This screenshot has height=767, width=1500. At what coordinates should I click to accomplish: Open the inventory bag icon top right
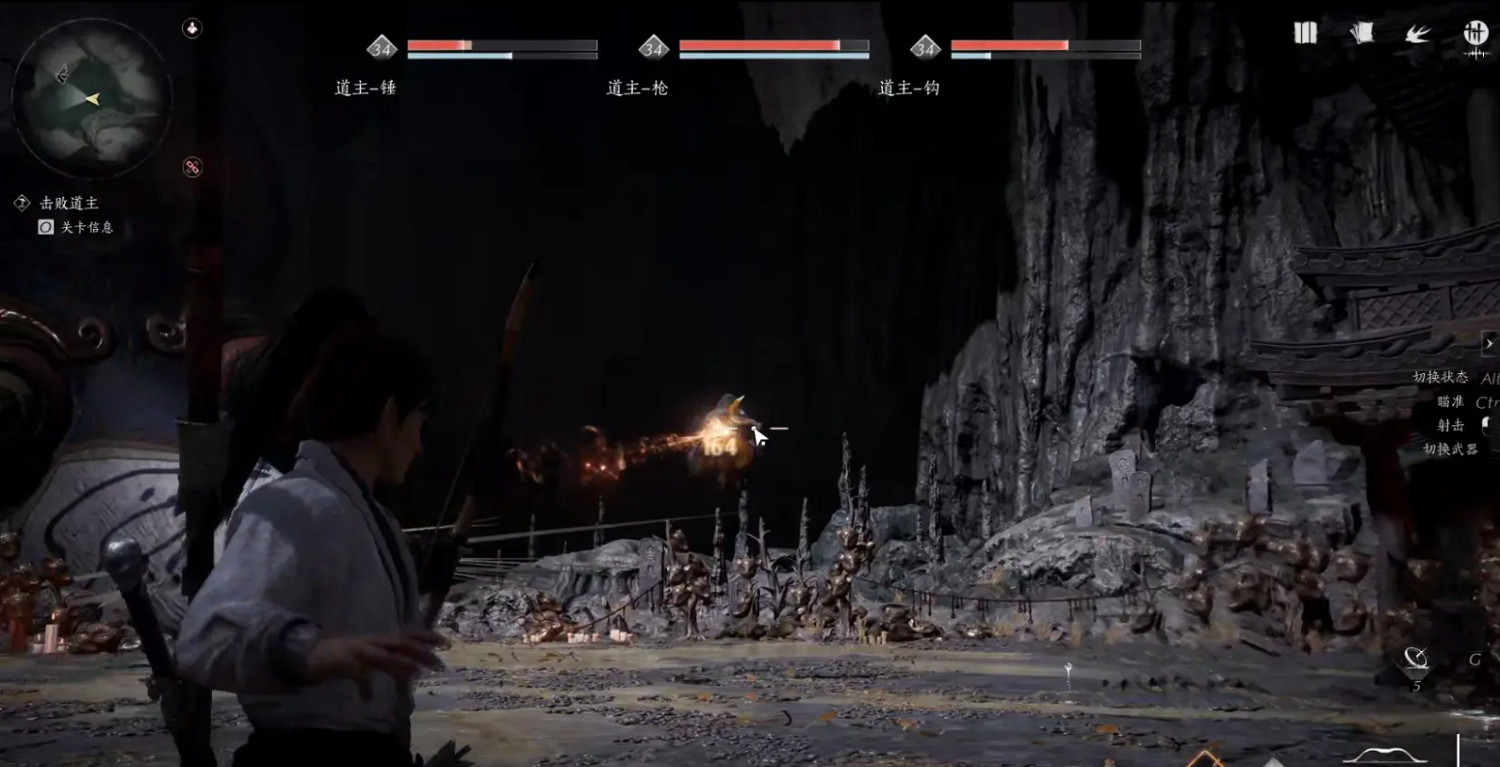click(1305, 33)
